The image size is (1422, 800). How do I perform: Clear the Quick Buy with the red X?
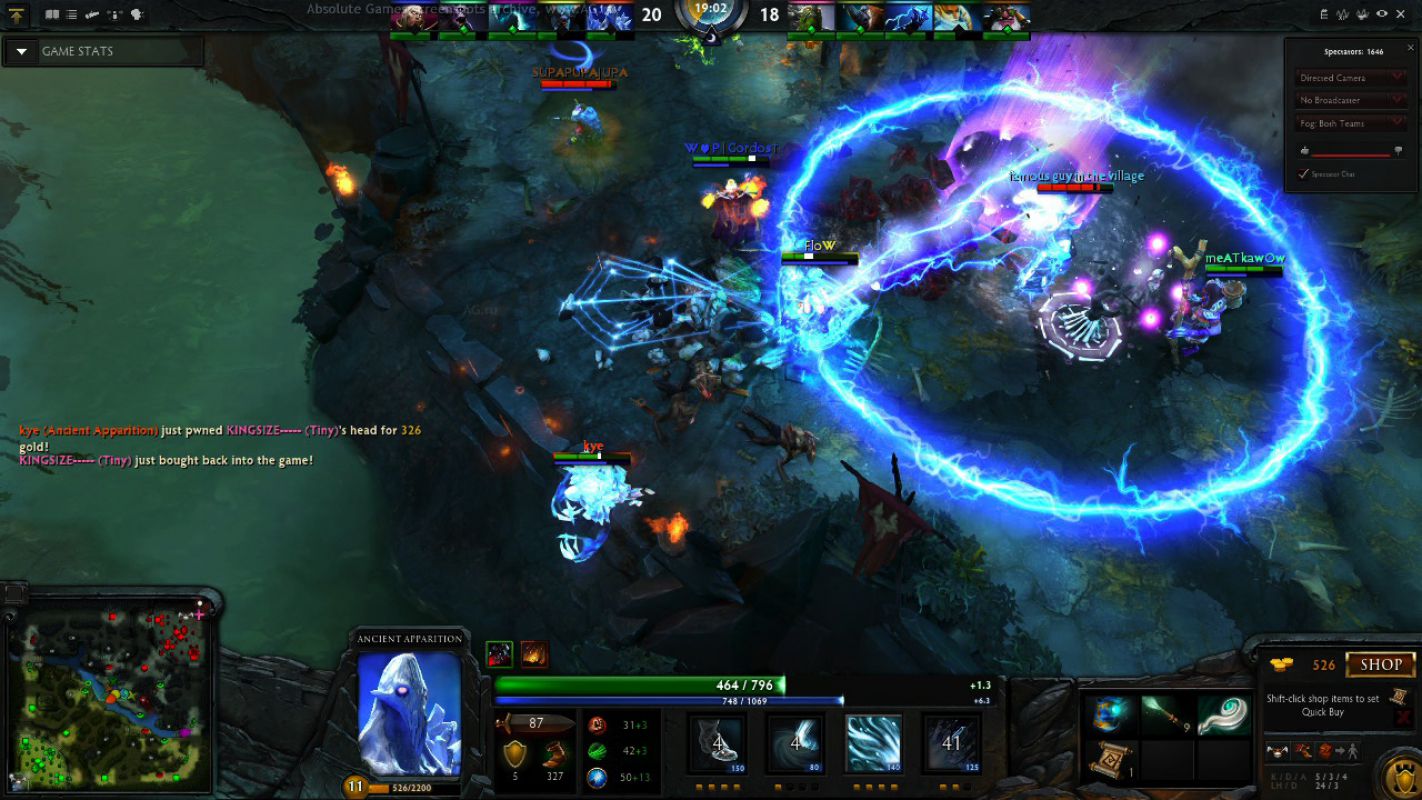(1403, 715)
